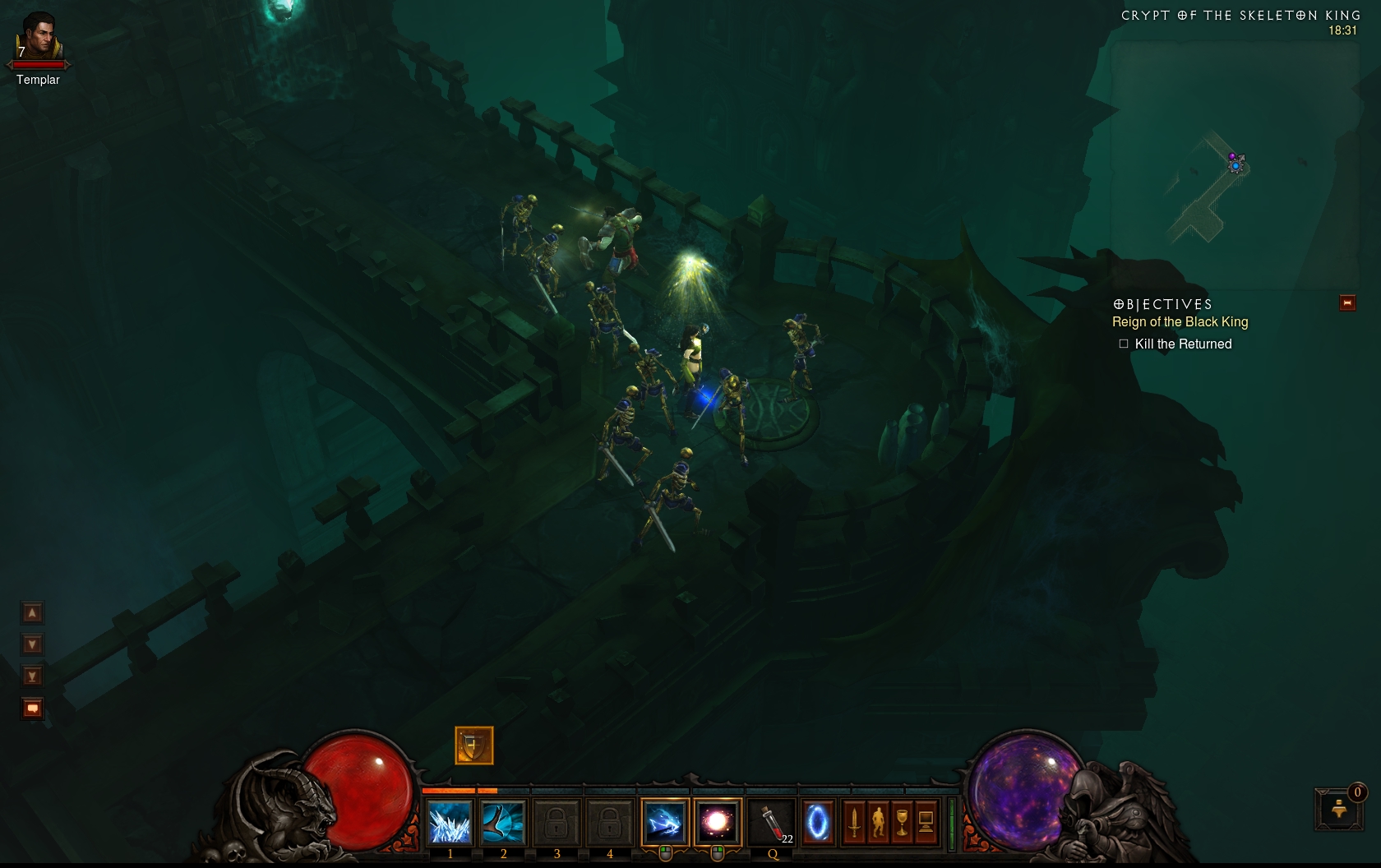
Task: Toggle the chat window speech bubble button
Action: 32,709
